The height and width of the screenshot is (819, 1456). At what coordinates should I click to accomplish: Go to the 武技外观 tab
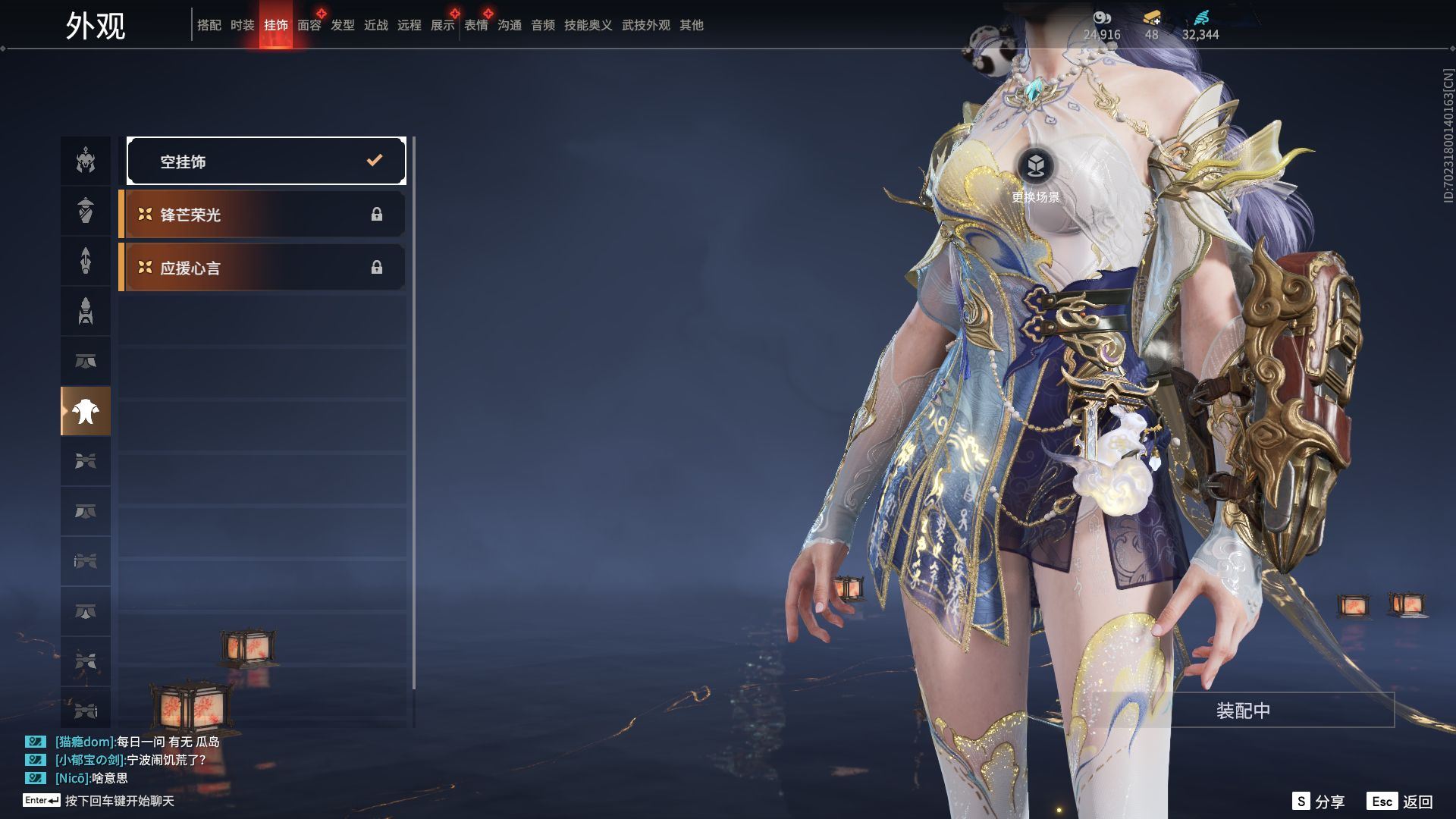pyautogui.click(x=645, y=25)
